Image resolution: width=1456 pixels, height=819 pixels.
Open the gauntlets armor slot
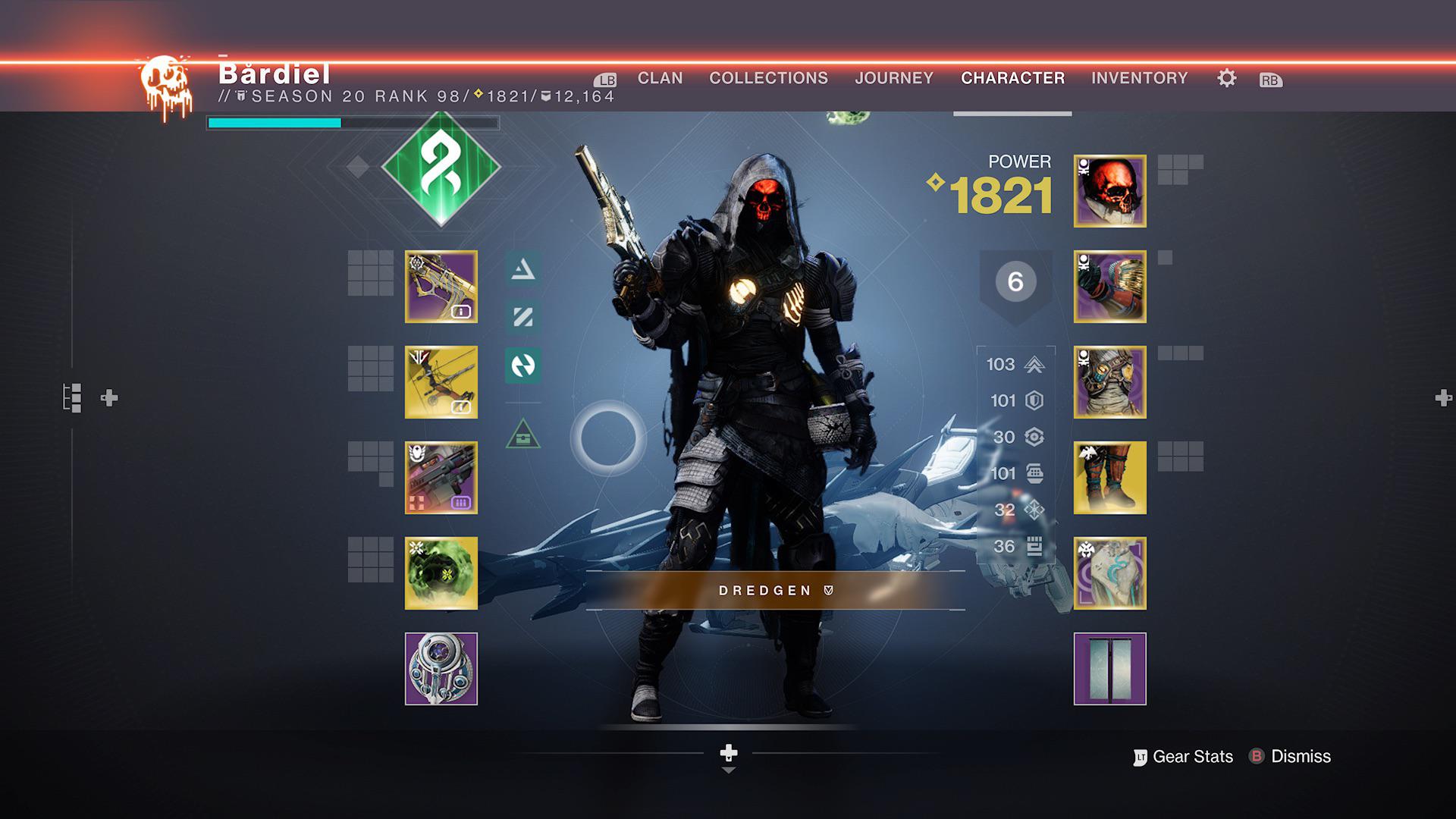click(1109, 286)
